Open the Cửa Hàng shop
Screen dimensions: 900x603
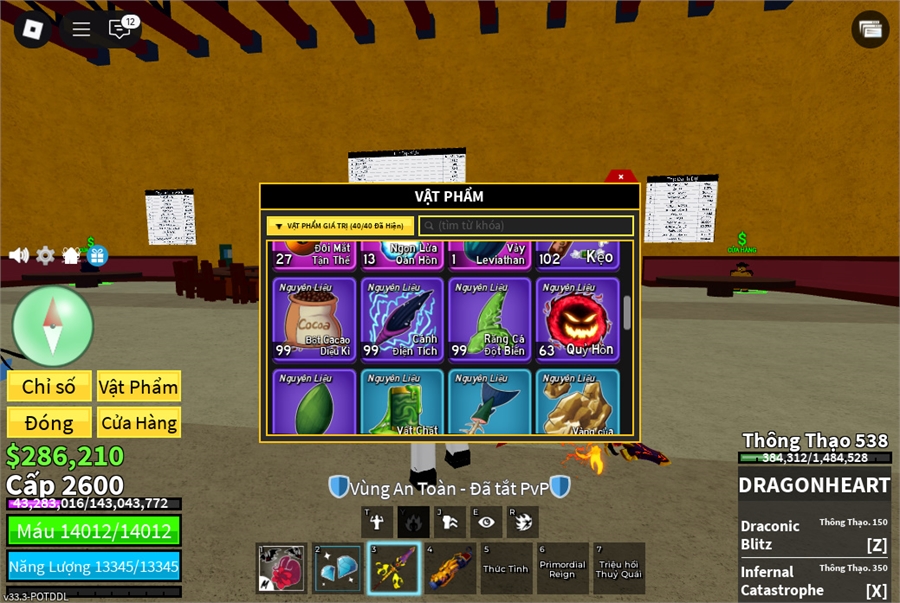point(139,422)
